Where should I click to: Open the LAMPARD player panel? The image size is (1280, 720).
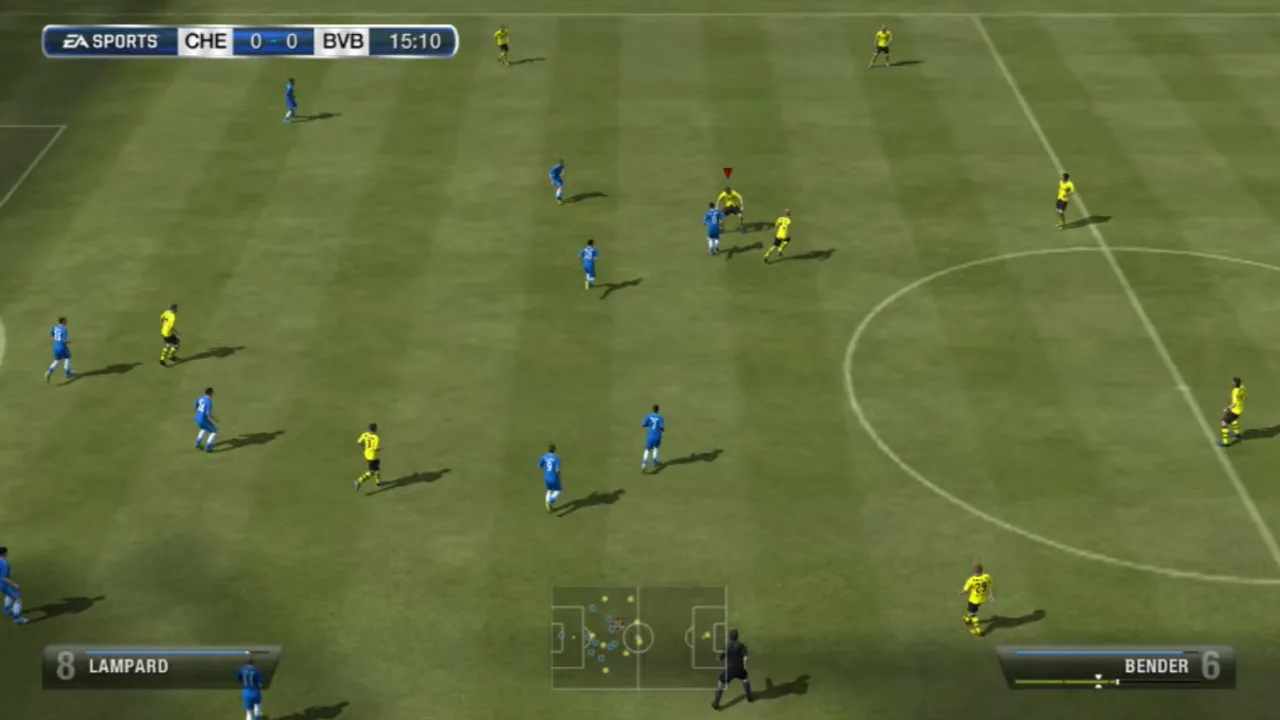[x=160, y=666]
